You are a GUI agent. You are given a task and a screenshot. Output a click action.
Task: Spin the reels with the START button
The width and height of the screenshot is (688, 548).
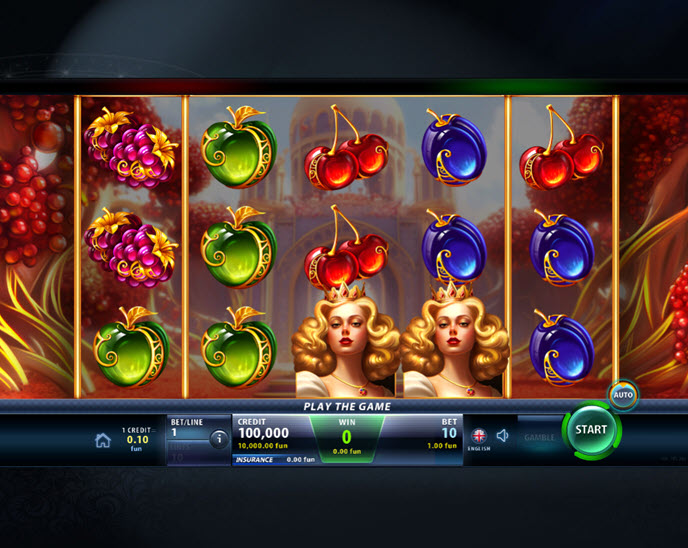[x=590, y=430]
